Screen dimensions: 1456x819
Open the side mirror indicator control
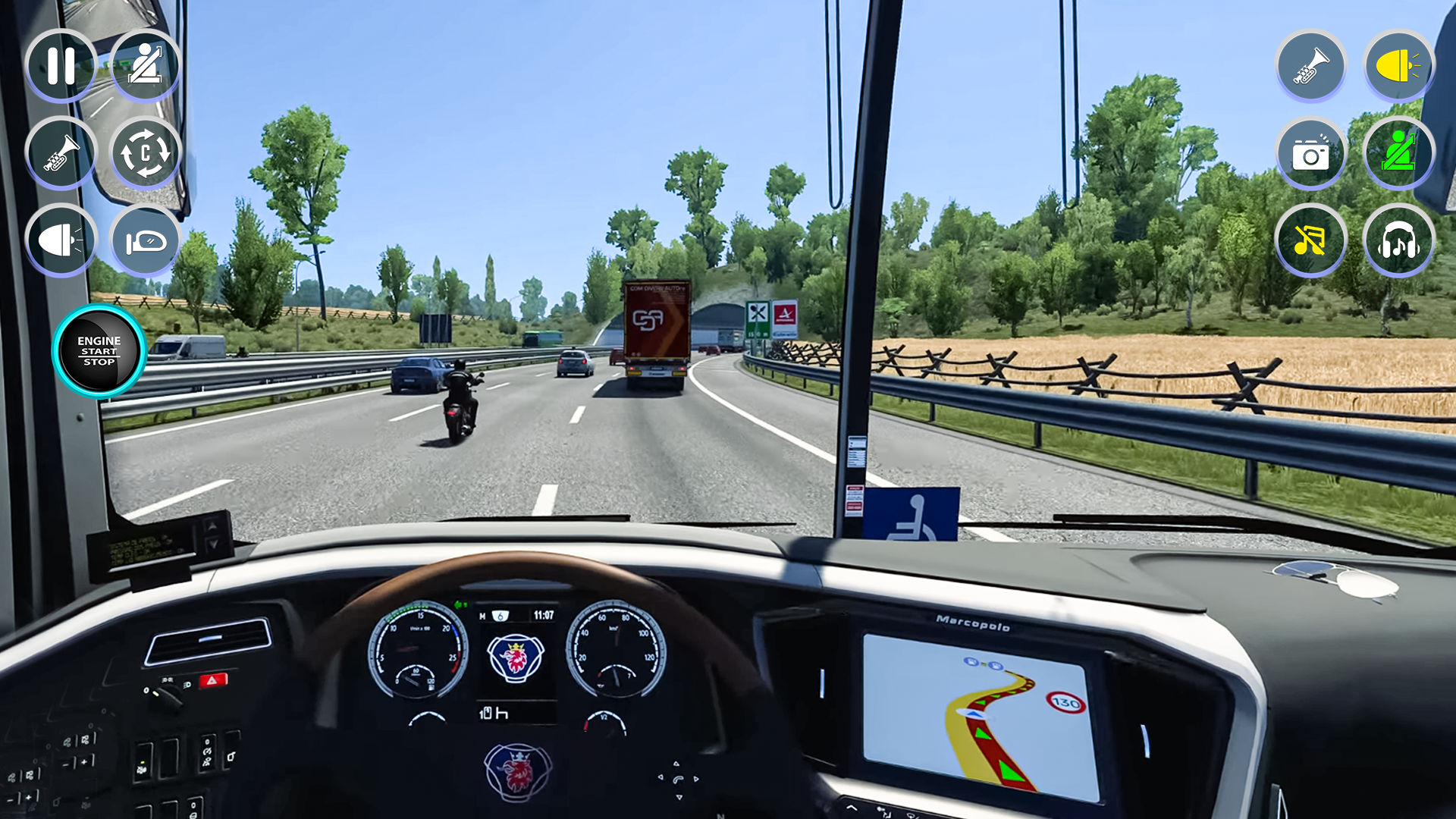click(x=146, y=240)
